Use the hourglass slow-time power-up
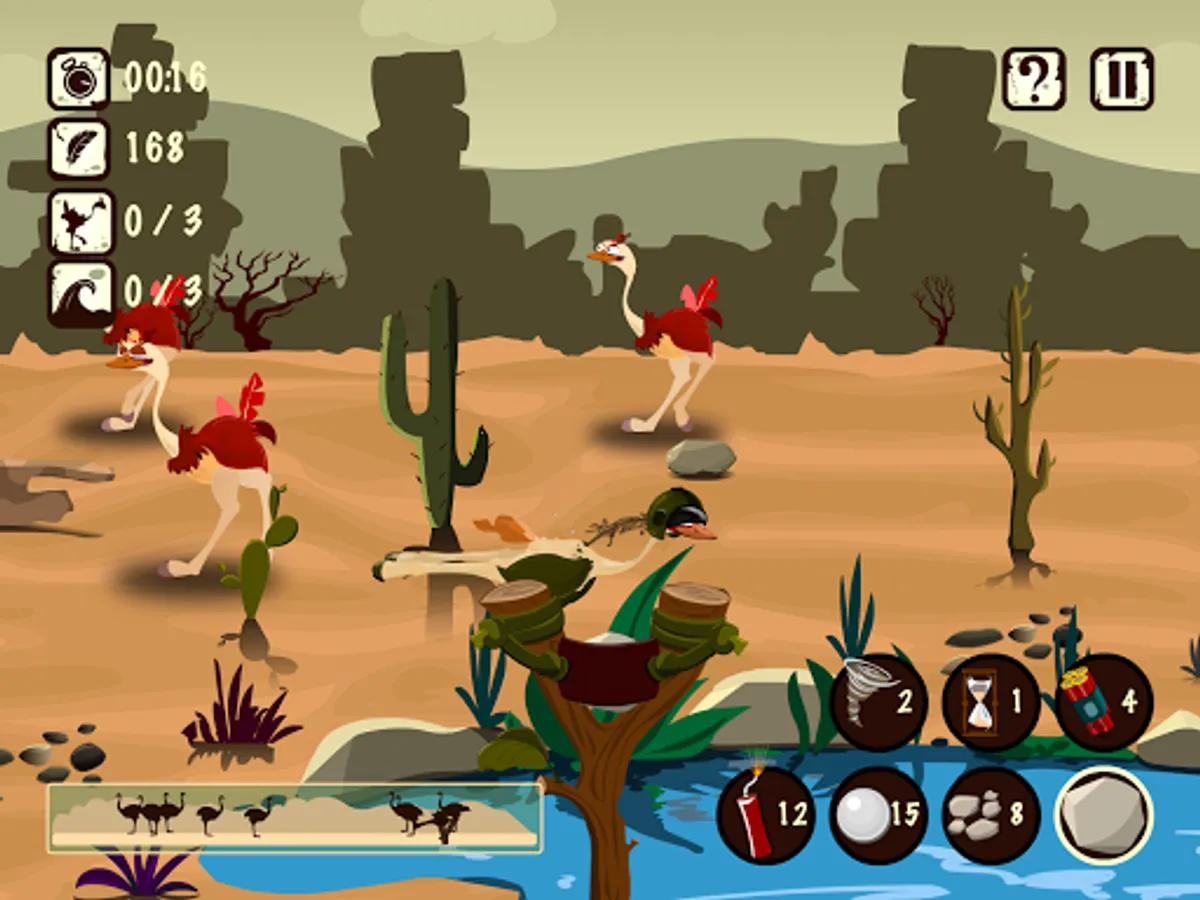This screenshot has width=1200, height=900. click(991, 702)
